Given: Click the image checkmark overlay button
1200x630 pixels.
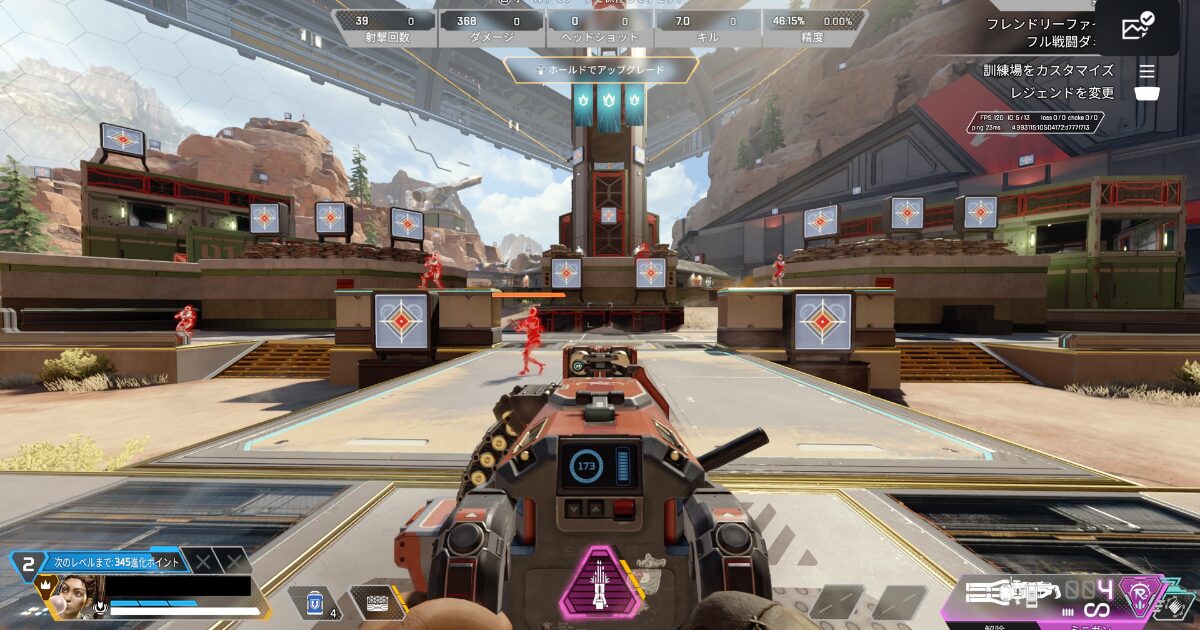Looking at the screenshot, I should 1138,28.
